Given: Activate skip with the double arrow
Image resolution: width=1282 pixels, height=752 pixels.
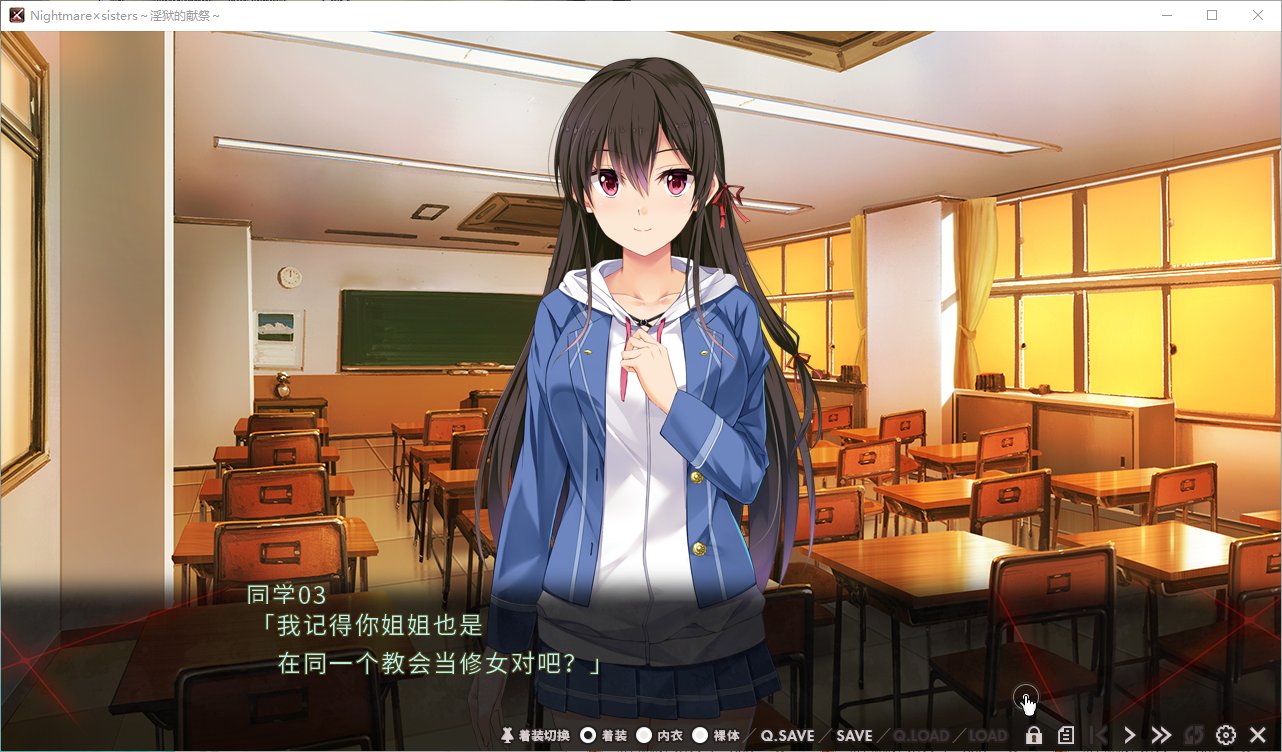Looking at the screenshot, I should [x=1161, y=735].
